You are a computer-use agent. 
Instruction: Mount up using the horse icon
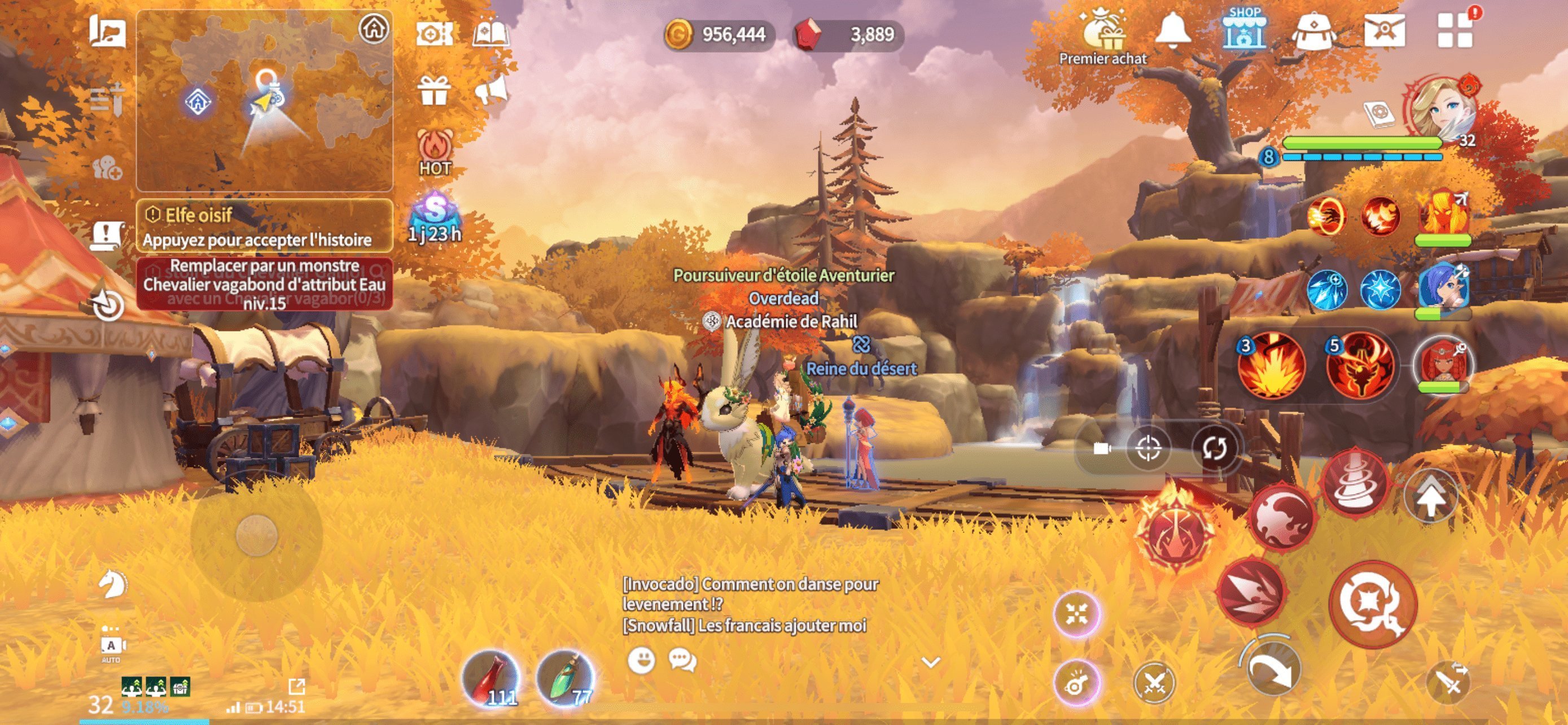[112, 584]
